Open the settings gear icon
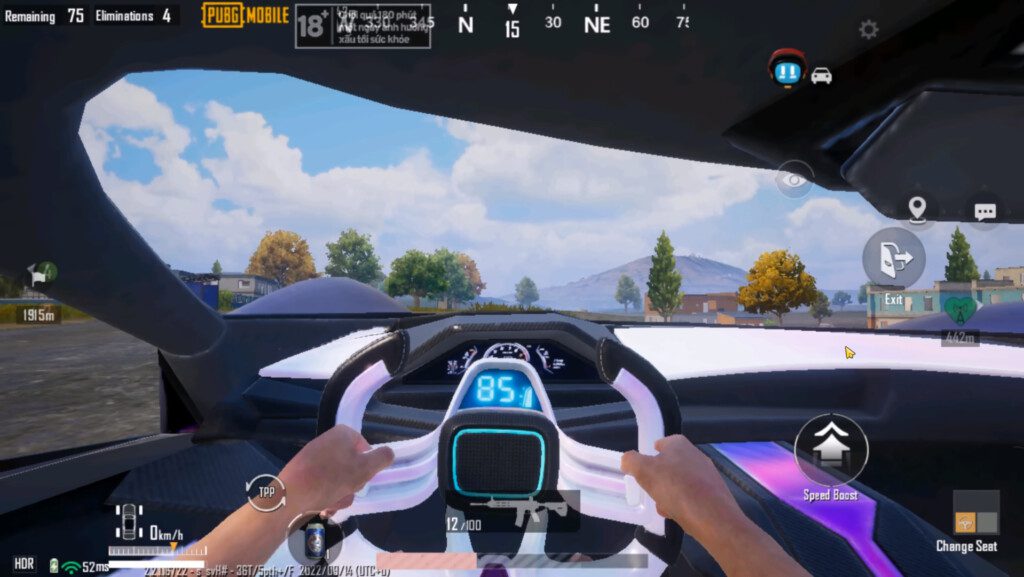 (x=868, y=30)
